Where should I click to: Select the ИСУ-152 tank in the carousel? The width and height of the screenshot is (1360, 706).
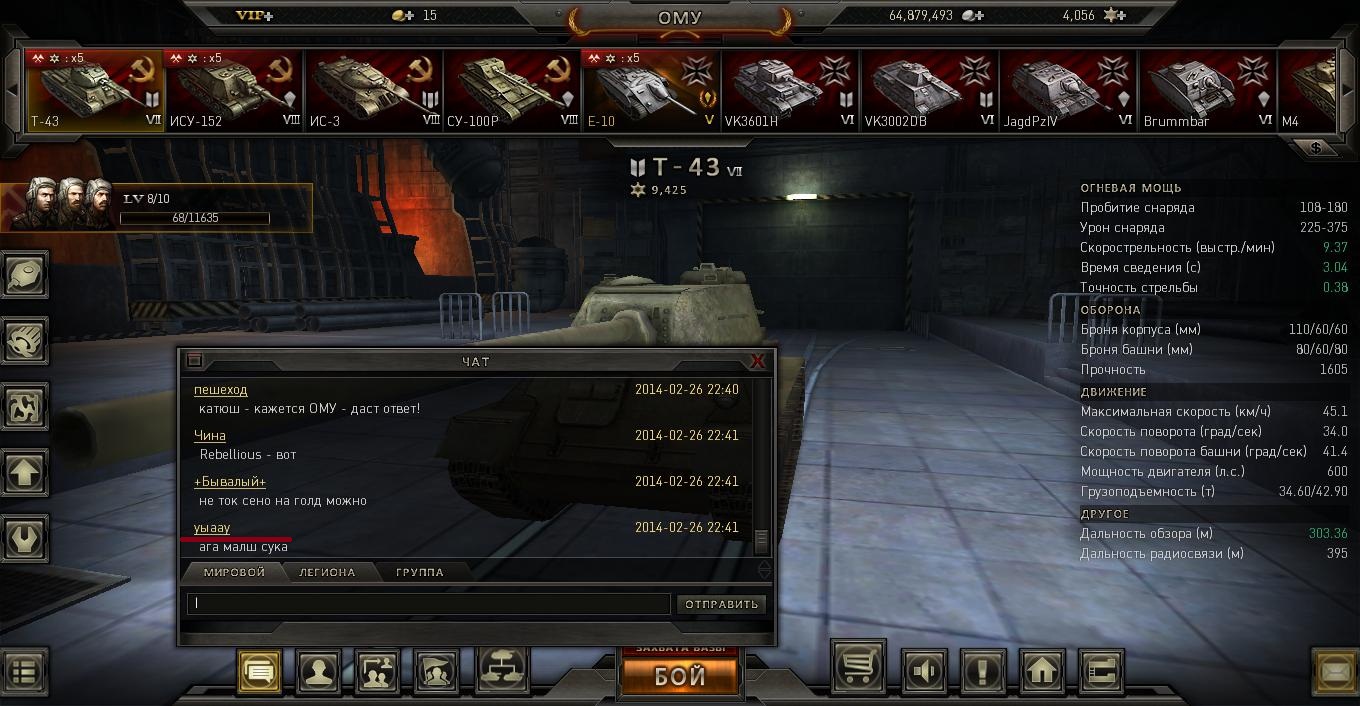[x=234, y=91]
